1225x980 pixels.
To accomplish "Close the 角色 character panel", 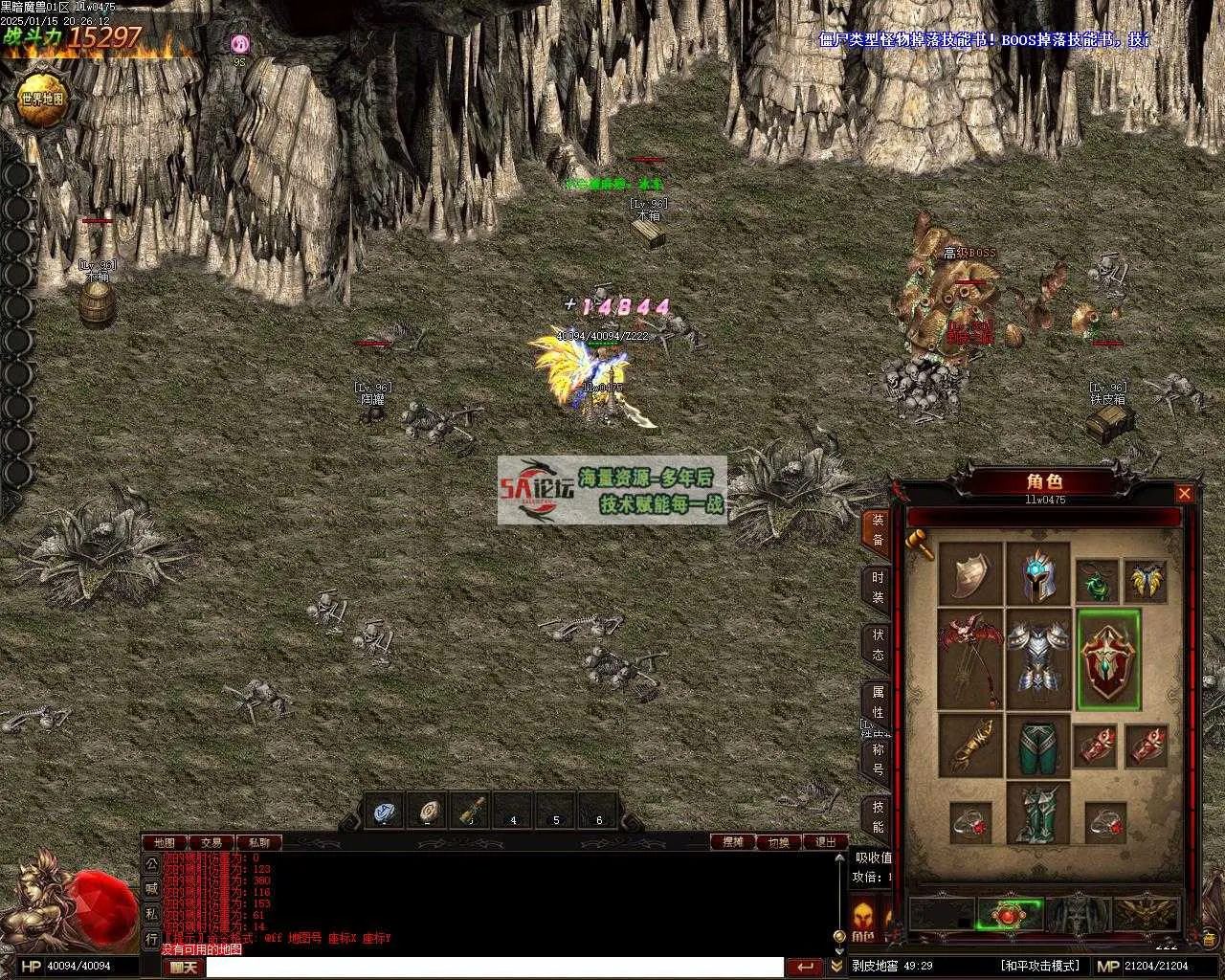I will click(x=1184, y=493).
